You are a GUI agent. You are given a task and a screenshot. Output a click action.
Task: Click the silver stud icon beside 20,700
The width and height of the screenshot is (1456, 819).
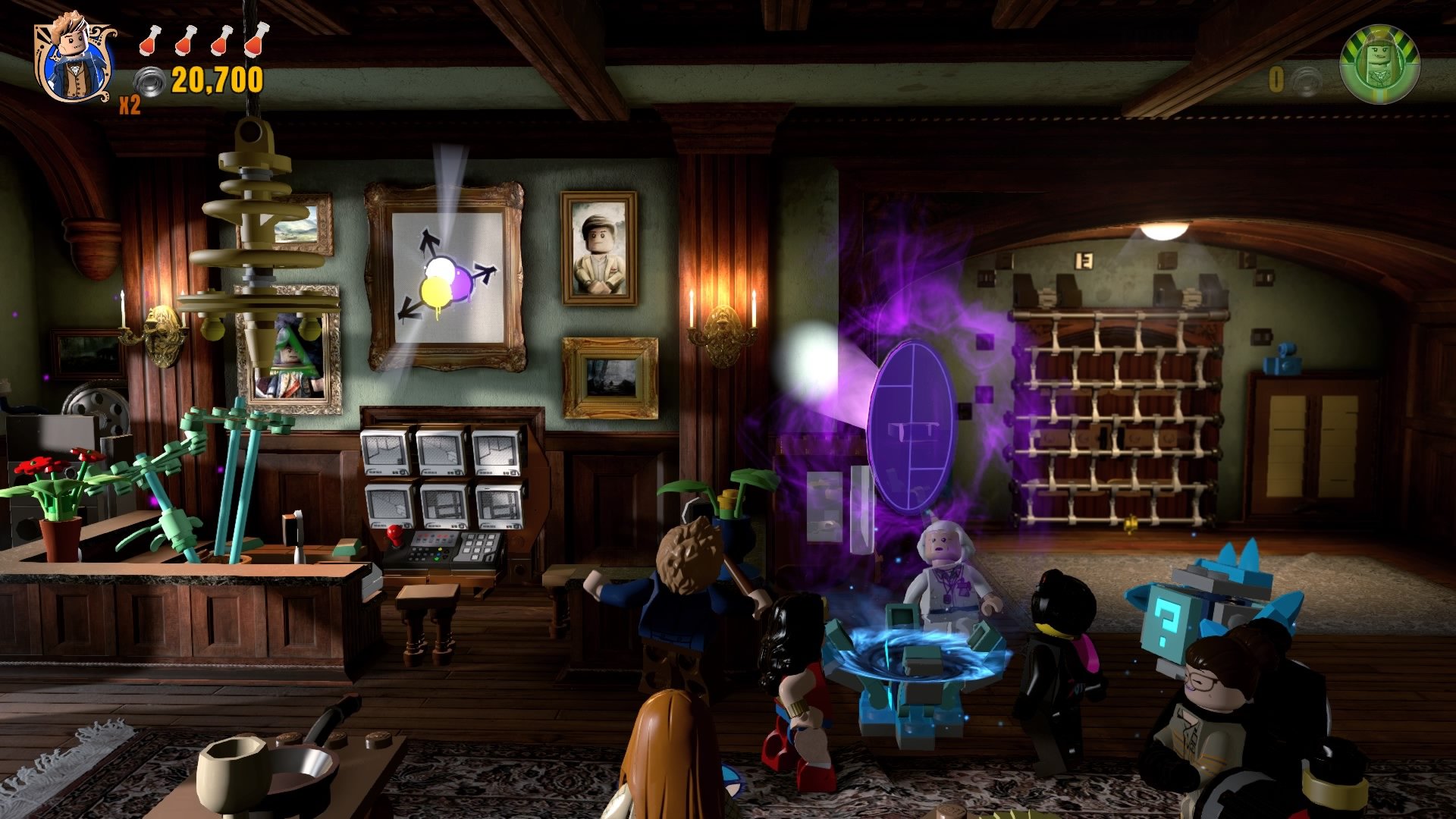149,80
